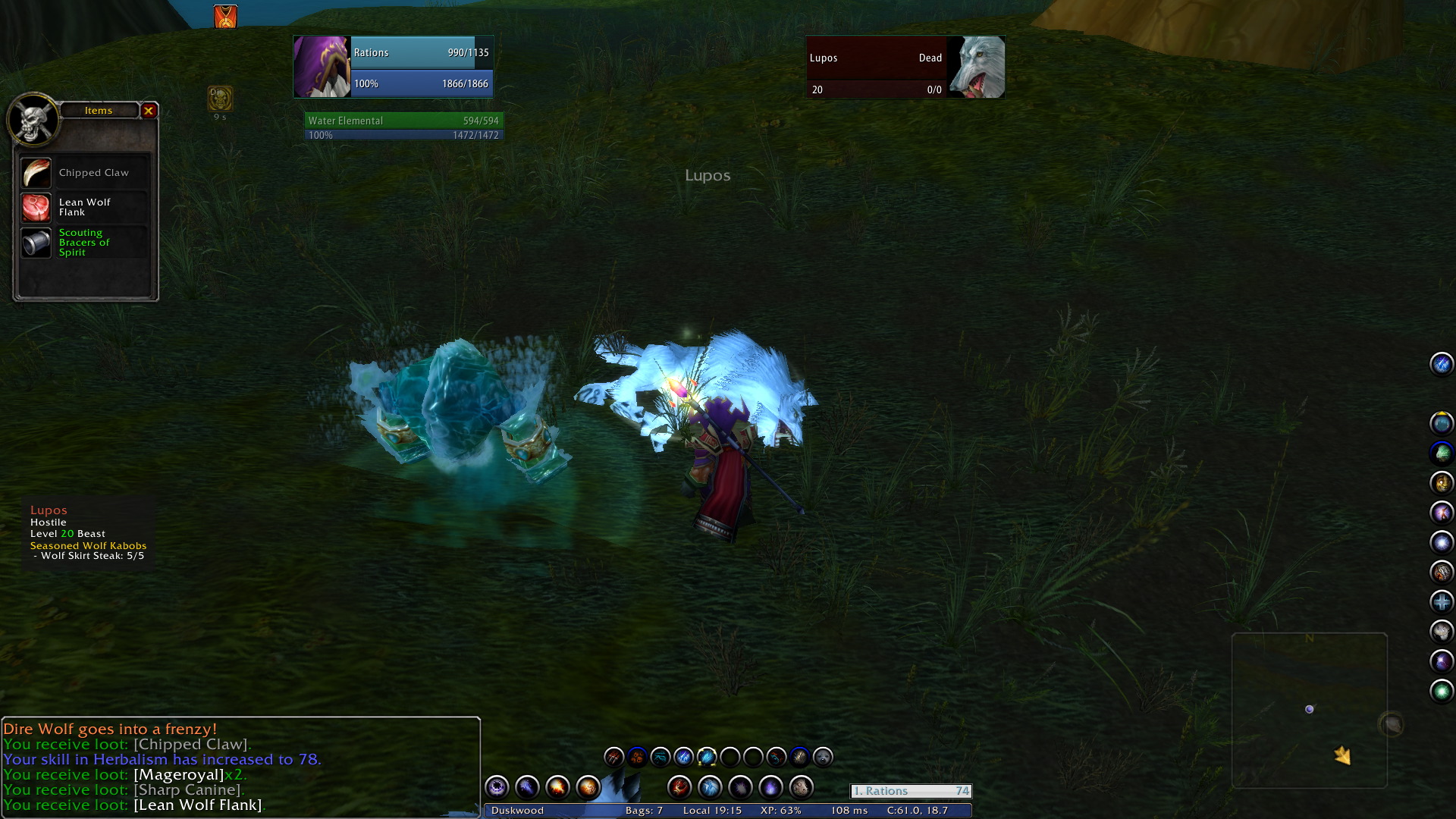Viewport: 1456px width, 819px height.
Task: Cast the purple arcane orb spell
Action: (x=497, y=788)
